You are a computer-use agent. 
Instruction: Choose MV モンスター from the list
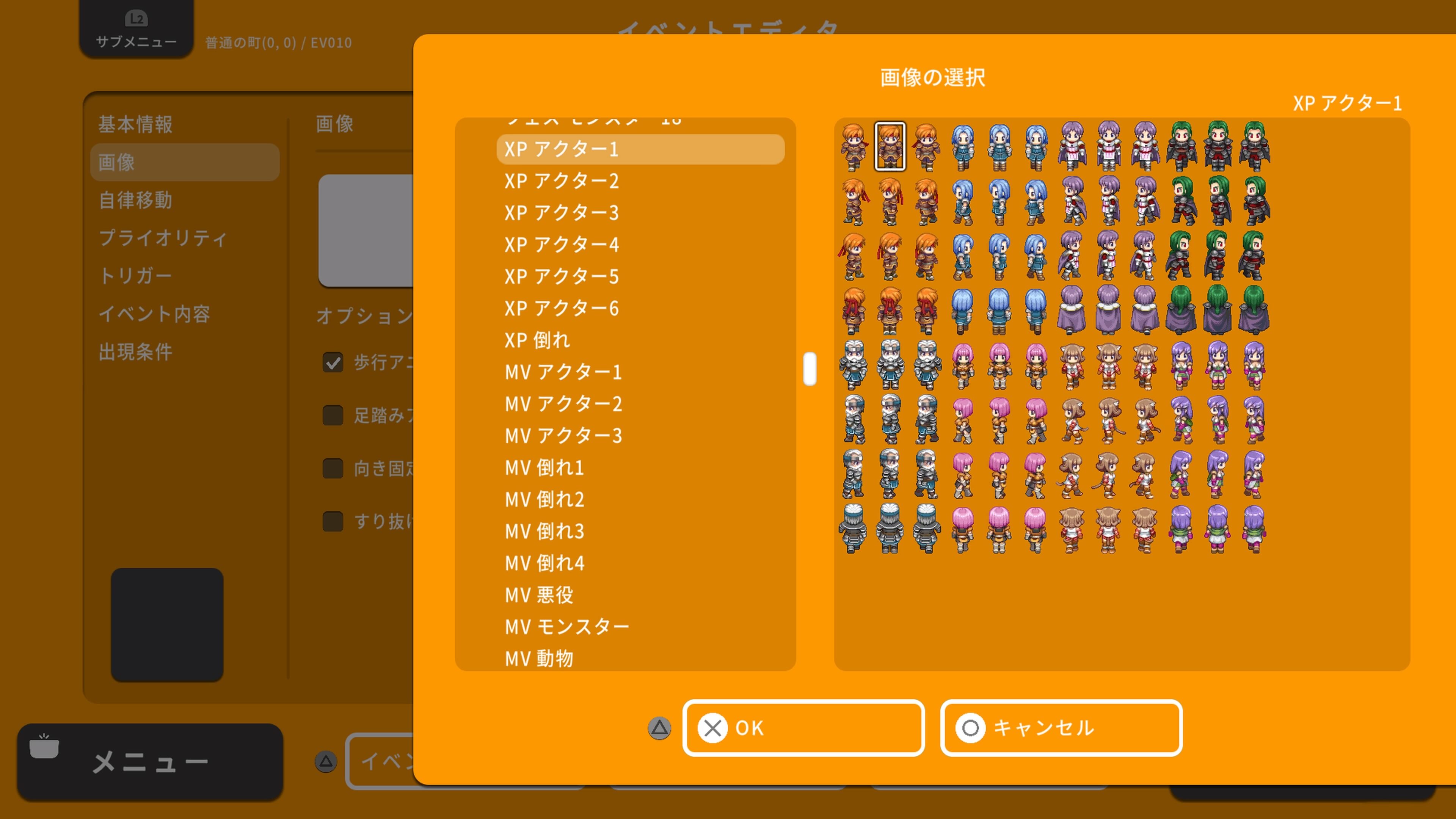567,626
